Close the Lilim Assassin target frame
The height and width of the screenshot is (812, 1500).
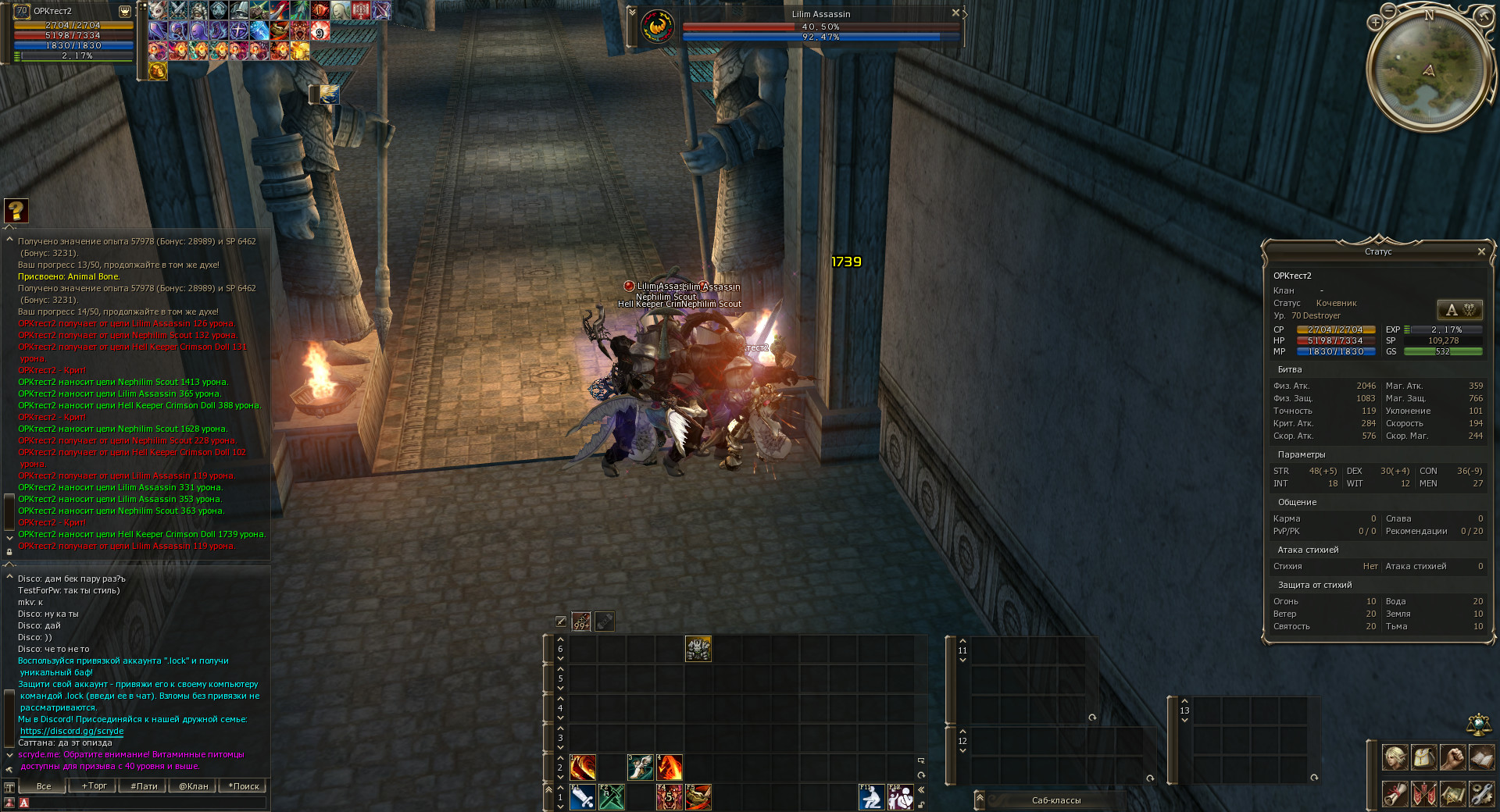coord(955,13)
